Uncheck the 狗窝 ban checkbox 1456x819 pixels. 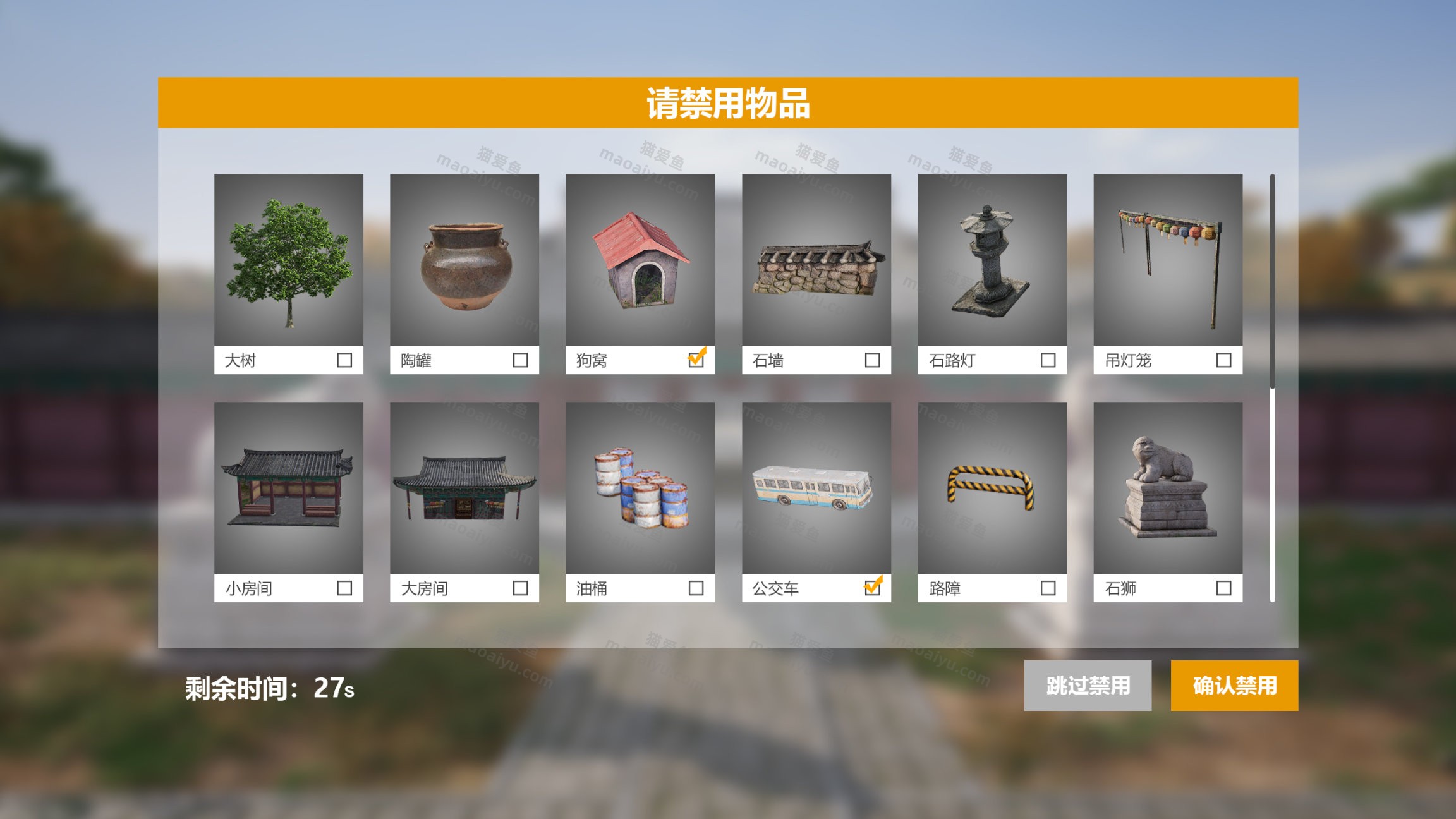[x=695, y=360]
